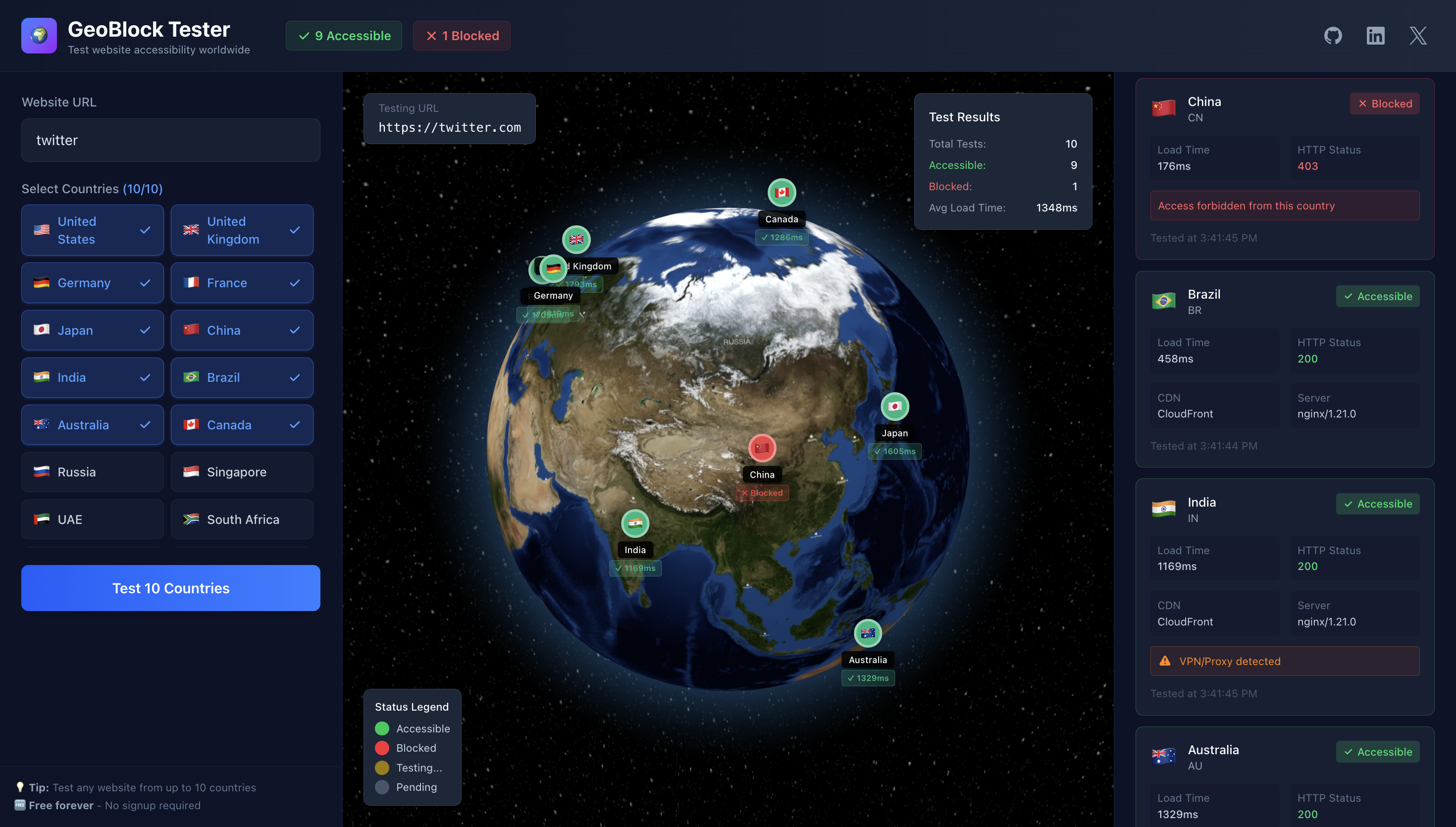Screen dimensions: 1456x827
Task: Add Singapore to selected countries
Action: pos(242,472)
